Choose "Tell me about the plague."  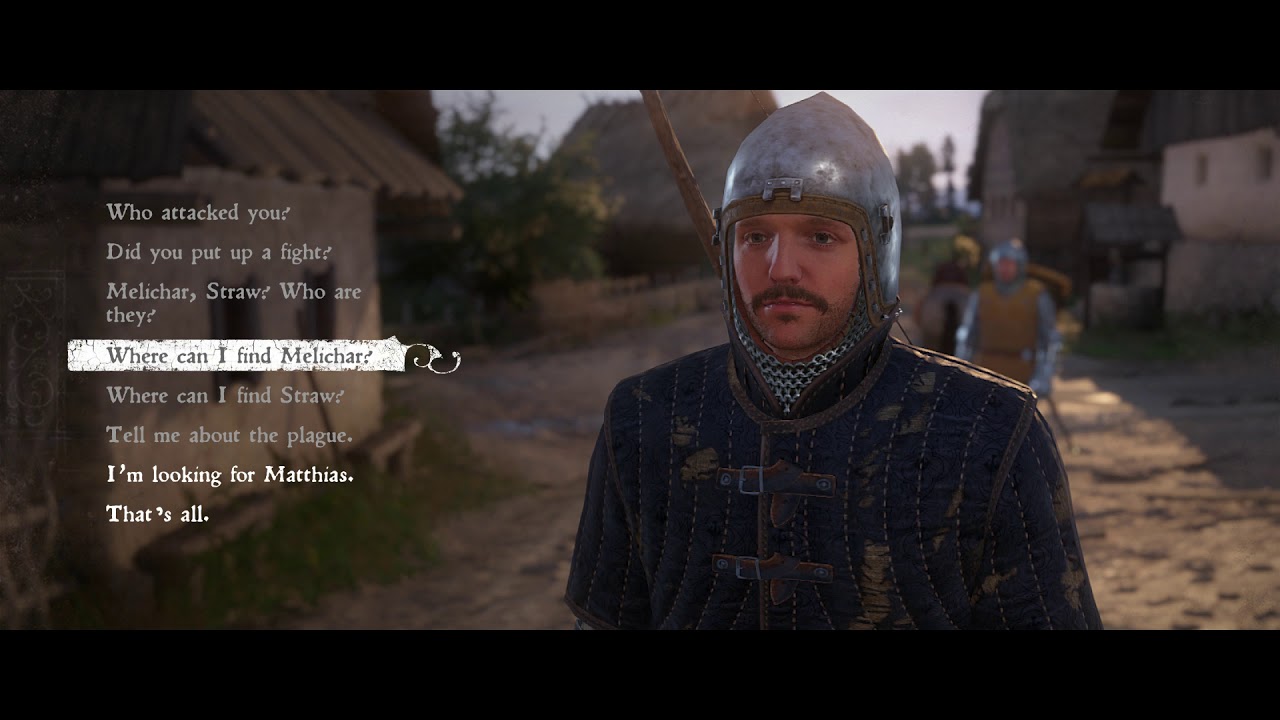(229, 435)
